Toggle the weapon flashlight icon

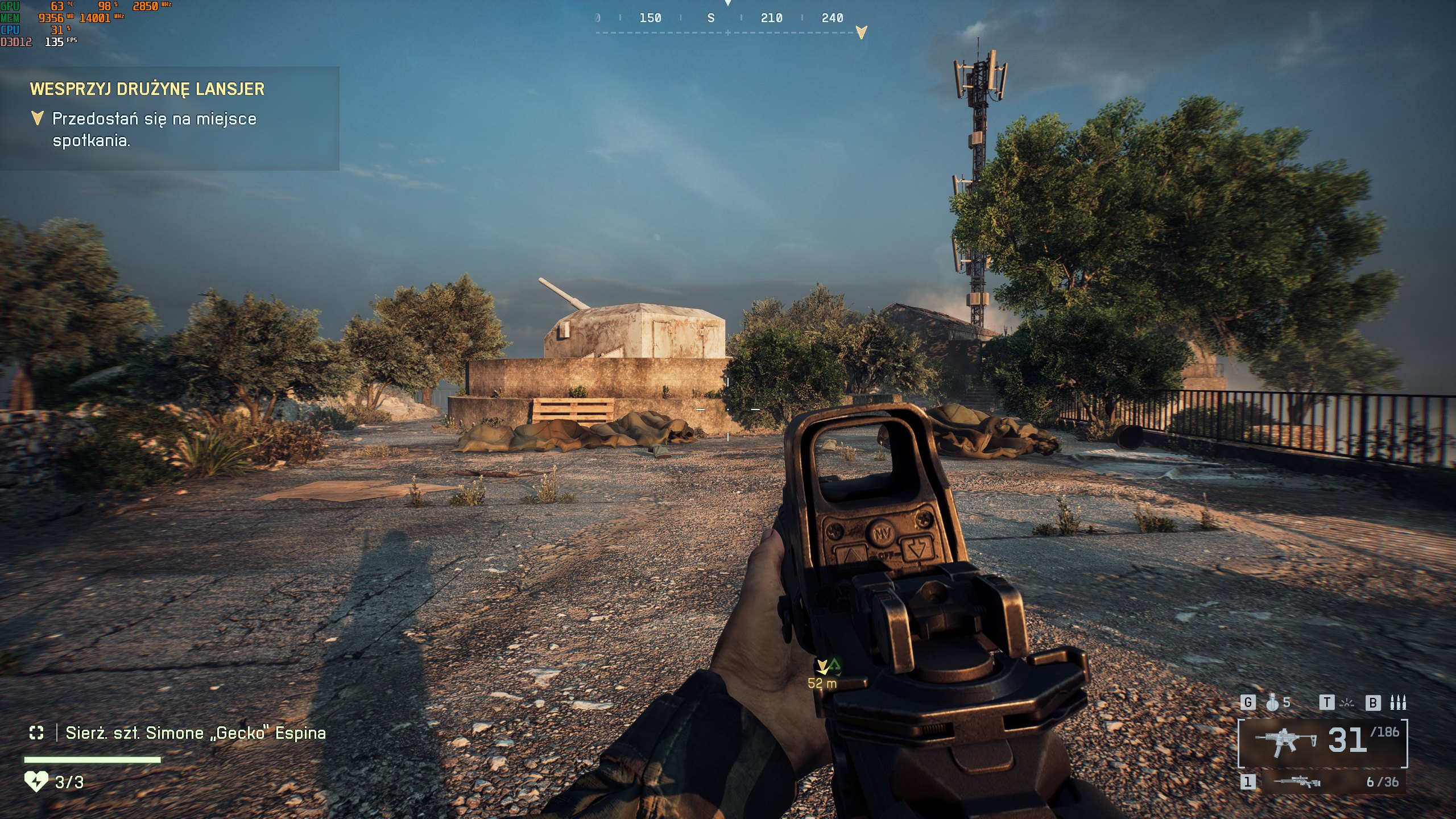(1347, 703)
